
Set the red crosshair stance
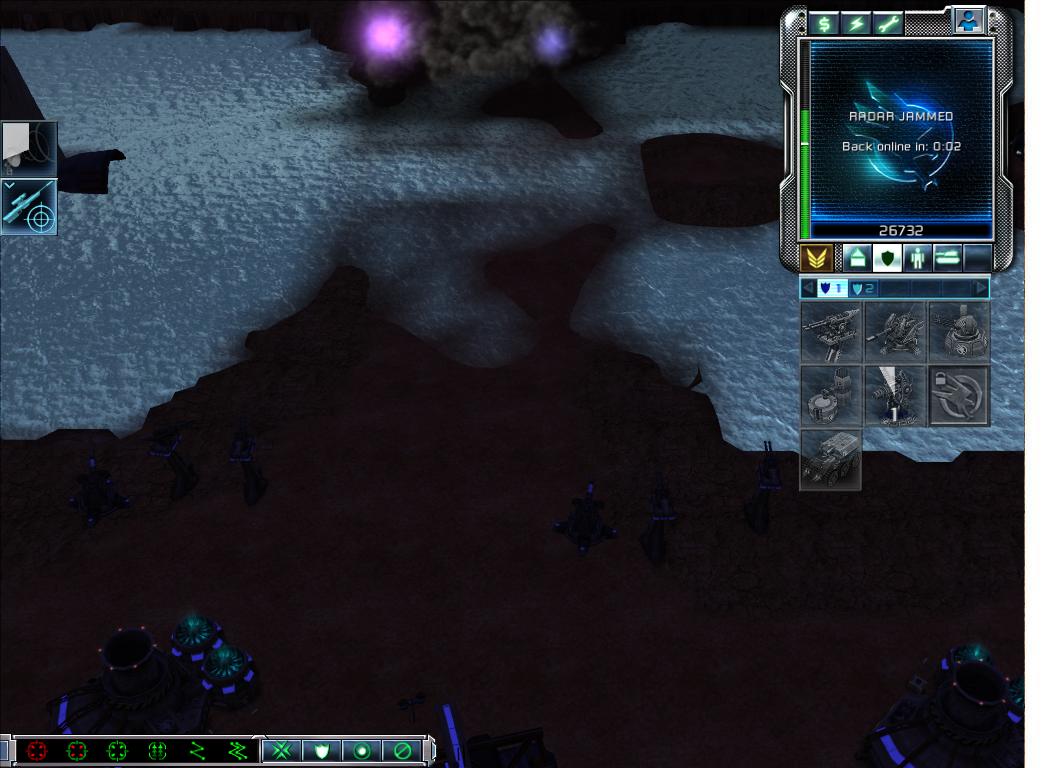[37, 750]
